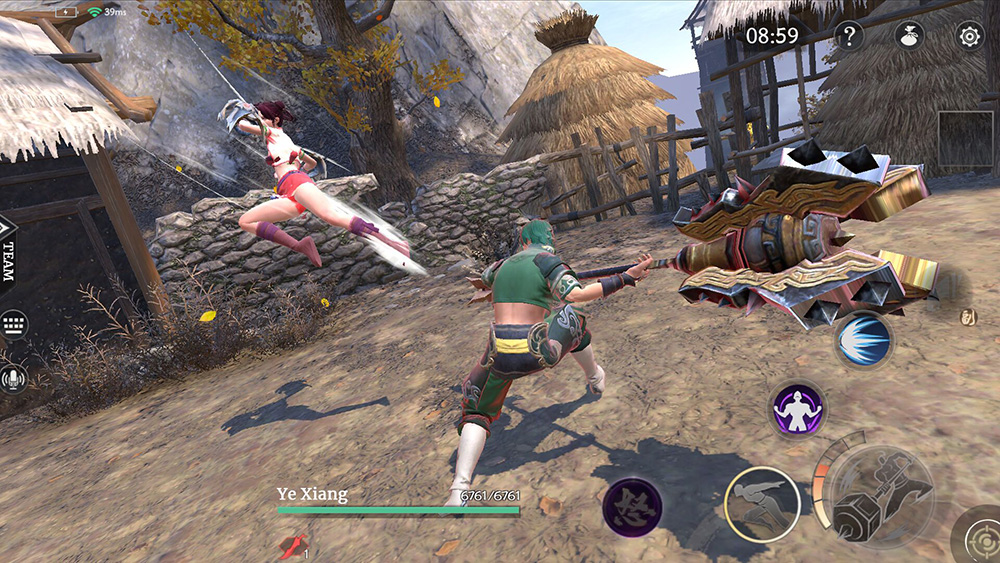This screenshot has height=563, width=1000.
Task: Tap the small round glyph toggle button
Action: point(968,318)
